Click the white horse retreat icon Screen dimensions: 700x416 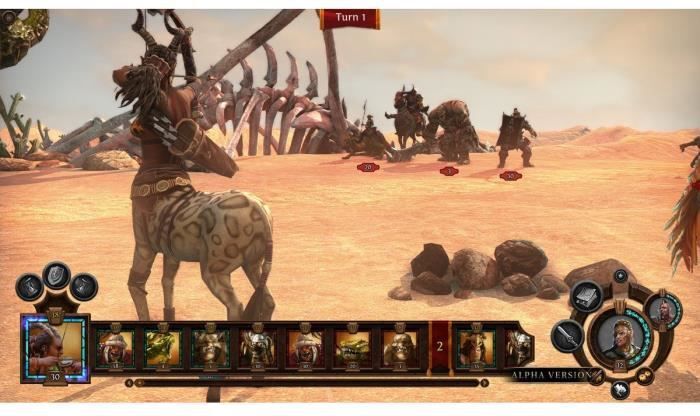click(x=620, y=389)
